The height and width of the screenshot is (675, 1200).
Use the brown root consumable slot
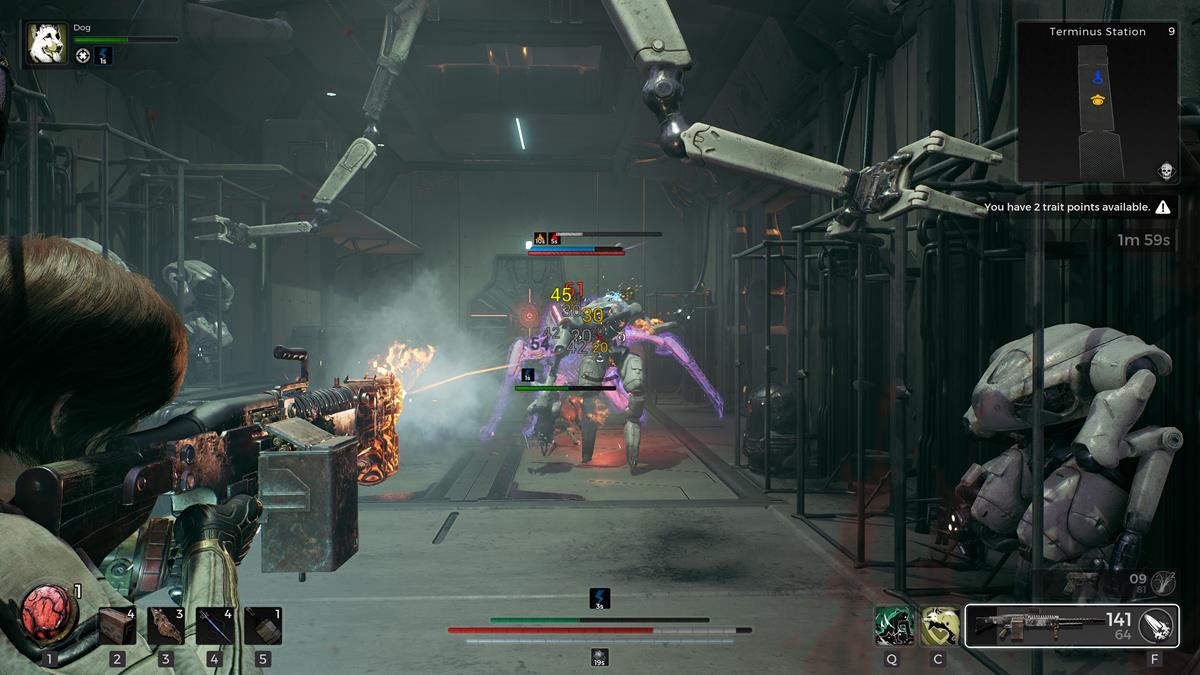[166, 626]
